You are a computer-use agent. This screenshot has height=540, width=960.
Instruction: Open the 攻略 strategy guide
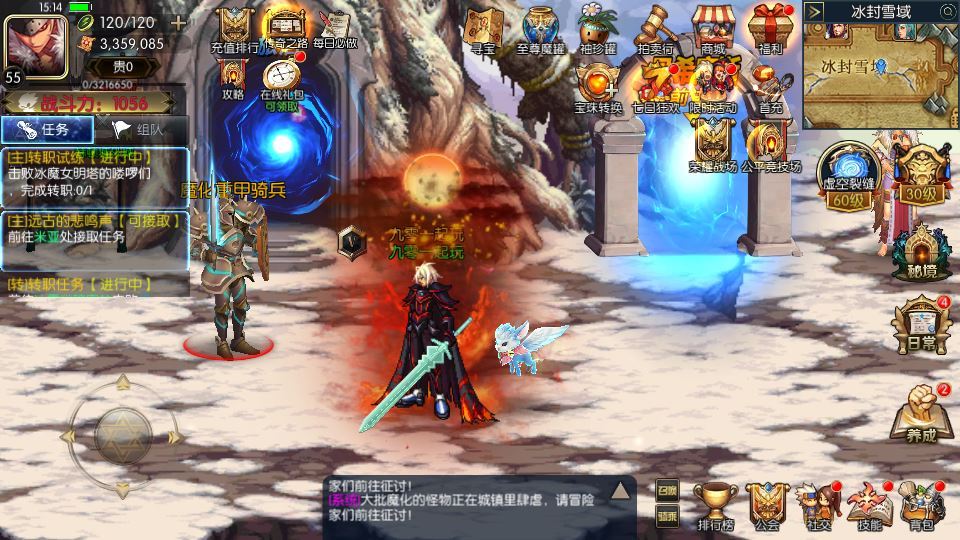(x=233, y=76)
